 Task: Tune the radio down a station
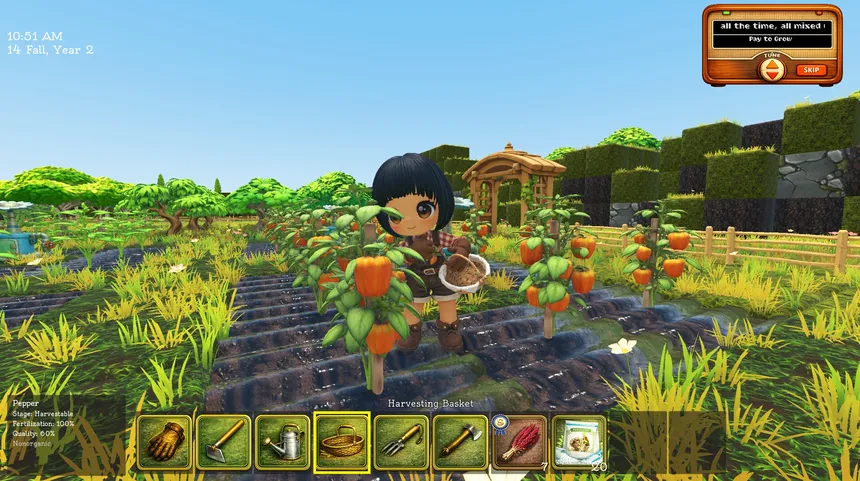tap(772, 75)
